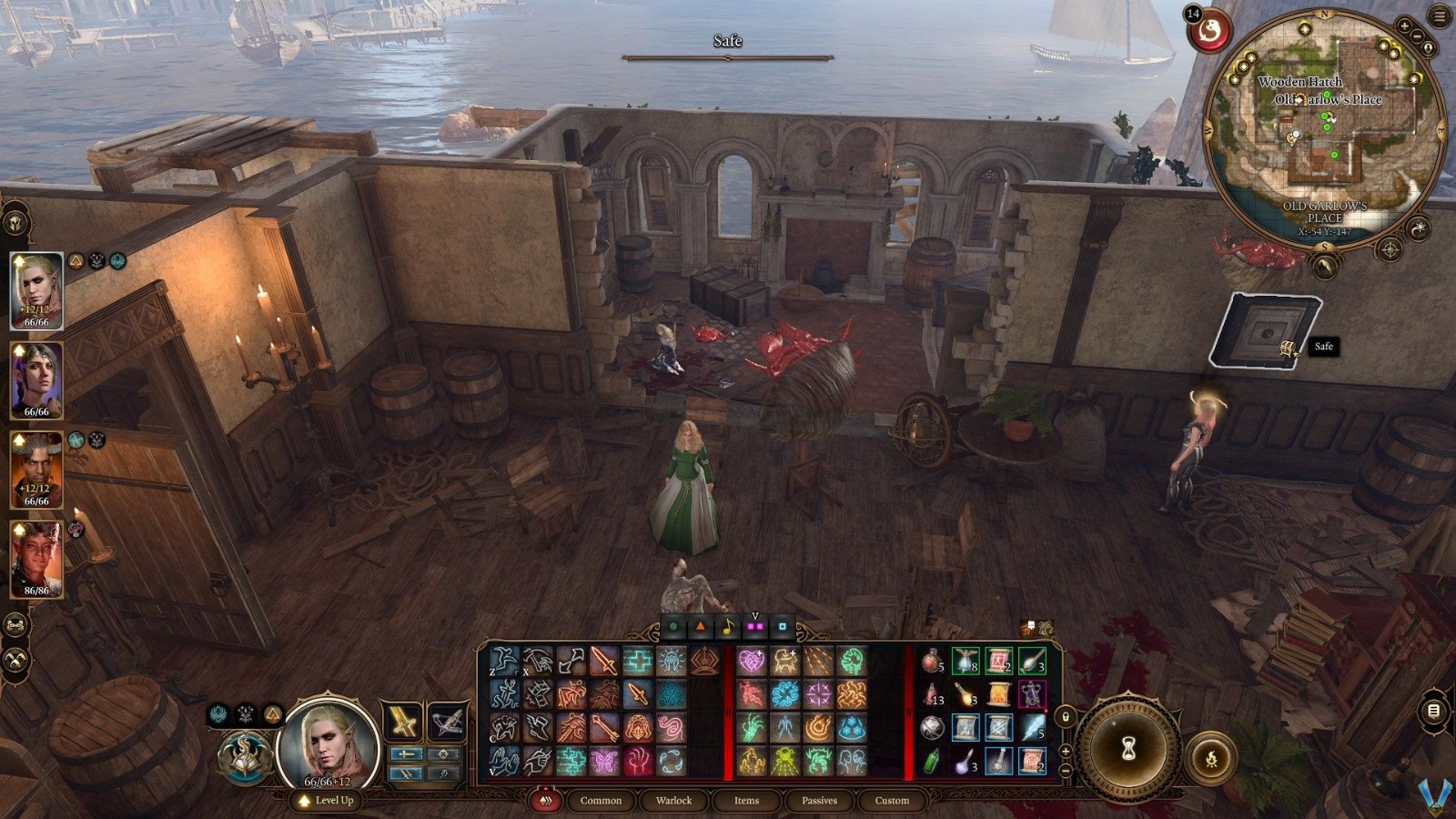Add a hotbar row with the plus button
This screenshot has height=819, width=1456.
(1065, 751)
